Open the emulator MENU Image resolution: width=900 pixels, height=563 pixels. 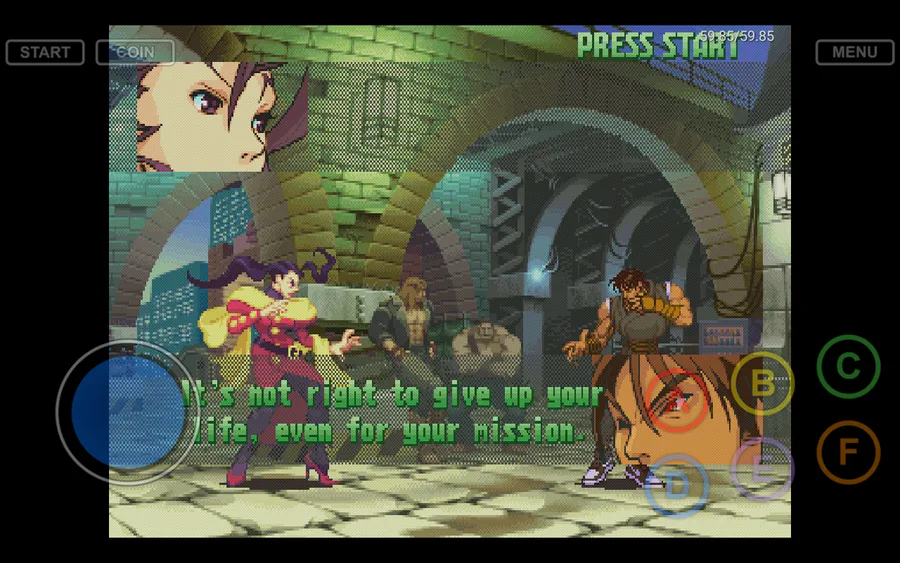click(854, 52)
